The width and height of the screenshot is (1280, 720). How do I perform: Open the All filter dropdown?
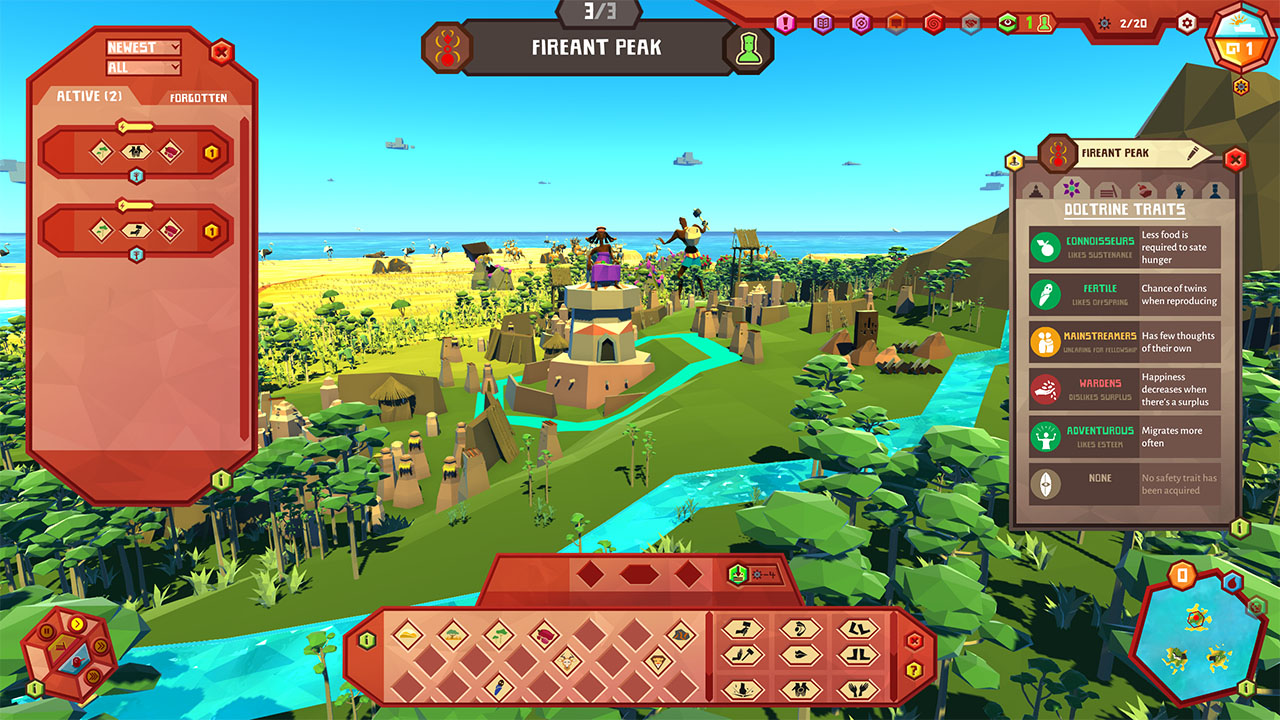pyautogui.click(x=144, y=67)
